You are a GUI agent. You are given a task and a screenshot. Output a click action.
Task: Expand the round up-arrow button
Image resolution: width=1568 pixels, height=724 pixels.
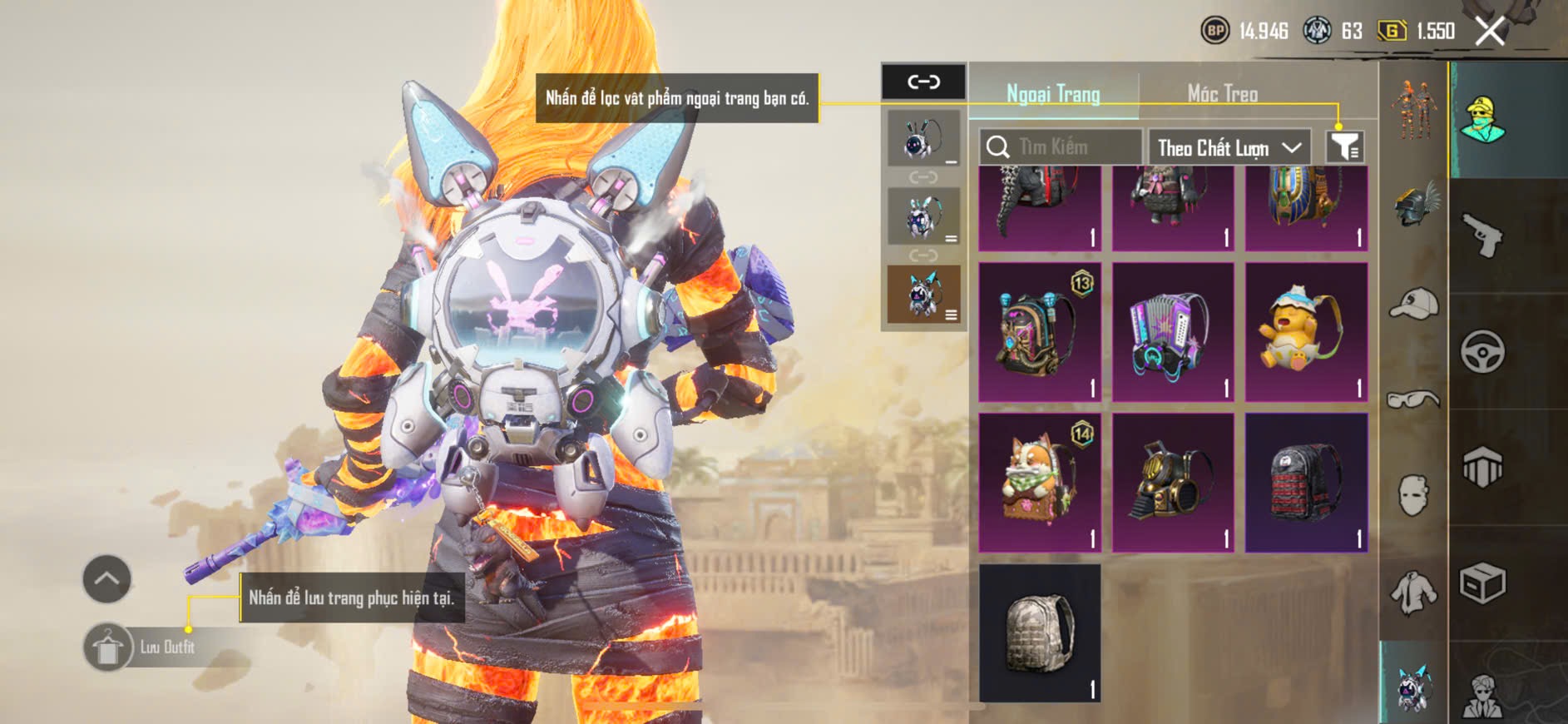(x=106, y=578)
